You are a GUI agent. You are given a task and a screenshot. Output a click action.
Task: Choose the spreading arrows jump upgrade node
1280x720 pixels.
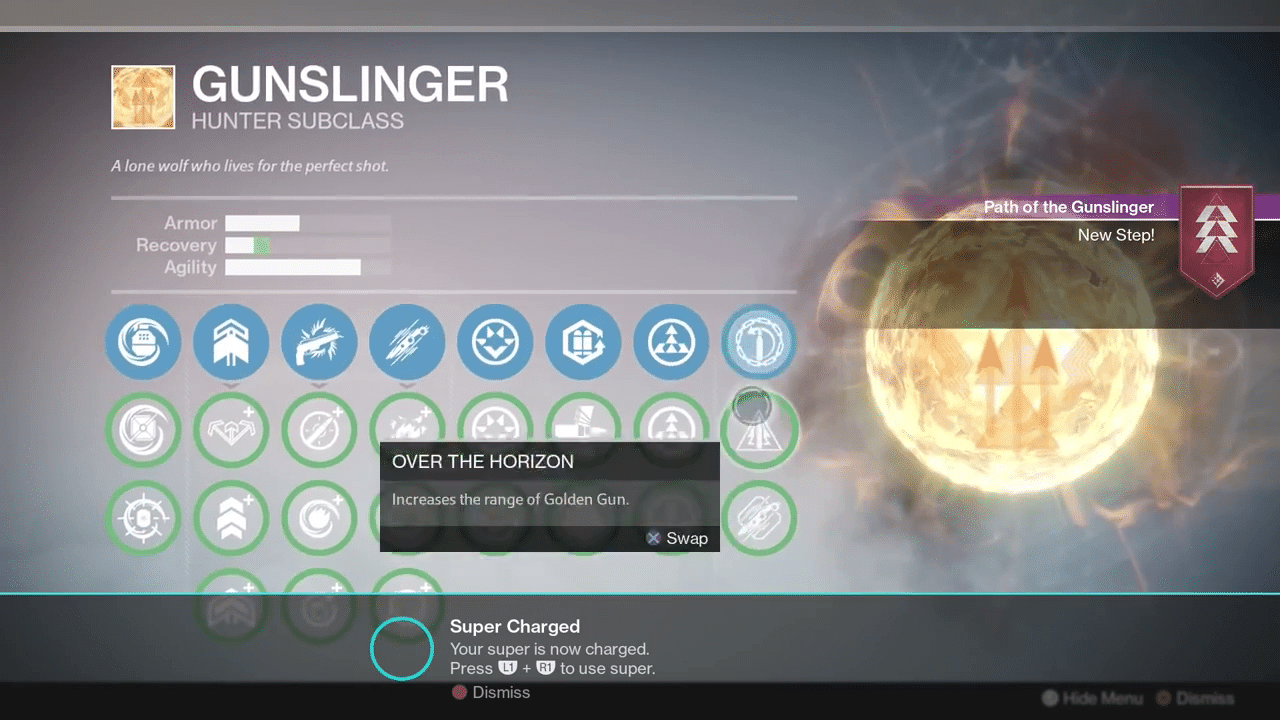[x=231, y=431]
